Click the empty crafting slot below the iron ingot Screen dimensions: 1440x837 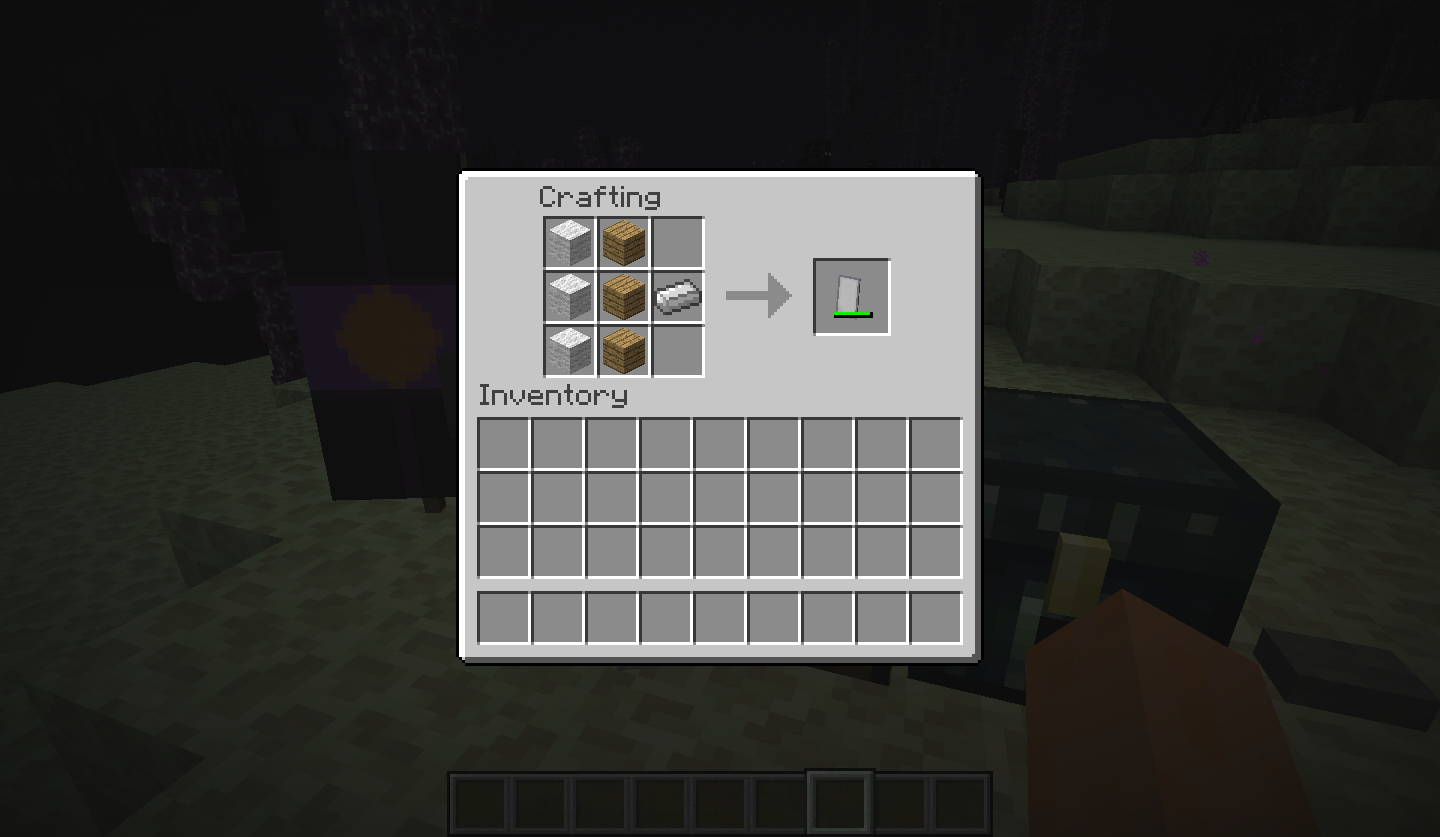677,349
